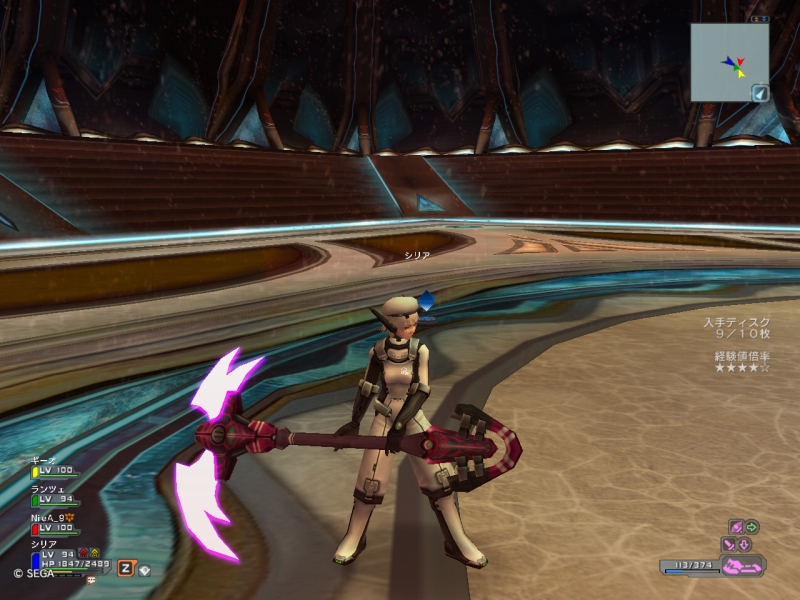
Task: Click the pink down-arrow palette icon
Action: click(x=745, y=544)
